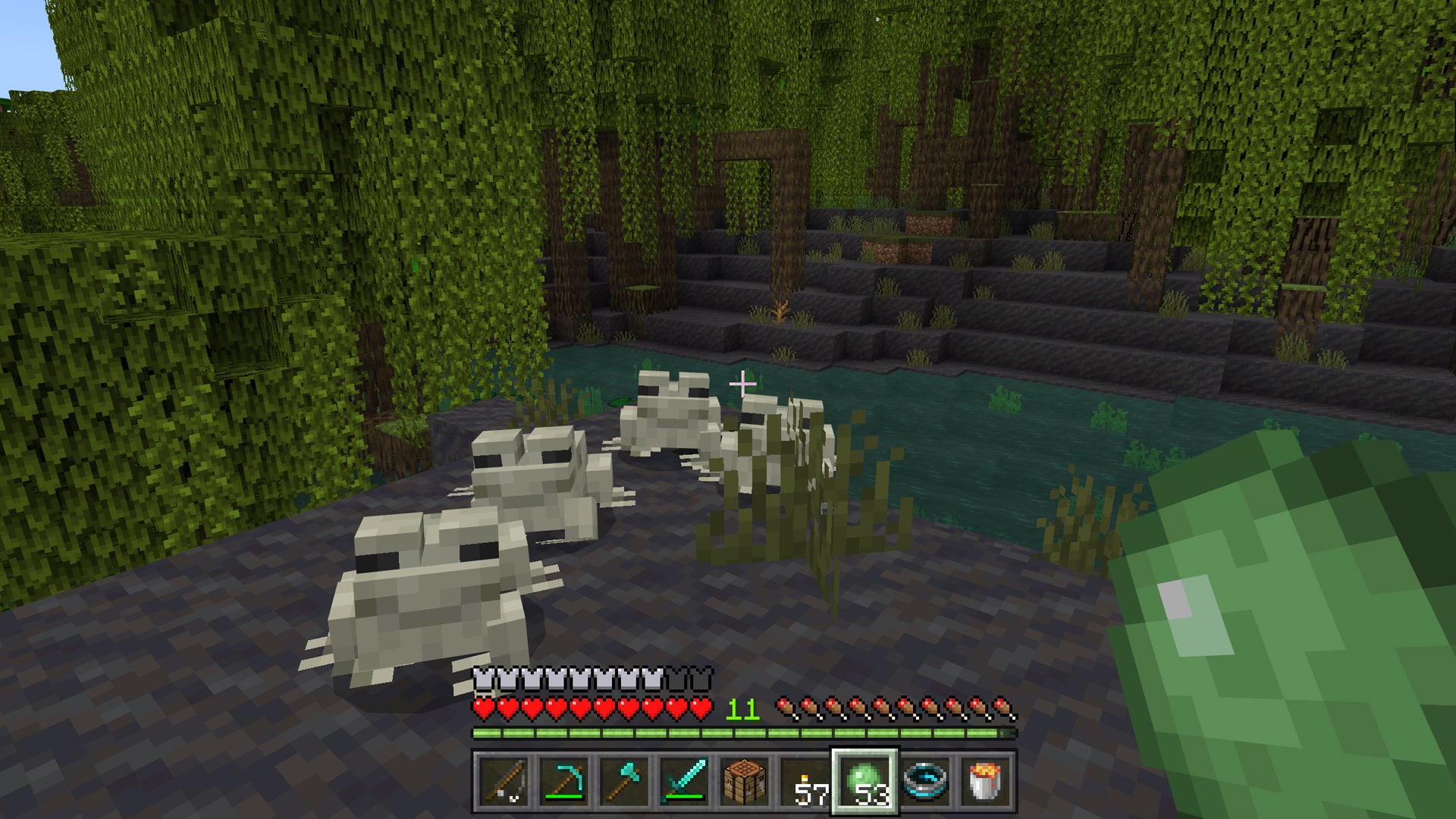
Task: Select the crafting table hotbar slot
Action: click(745, 781)
